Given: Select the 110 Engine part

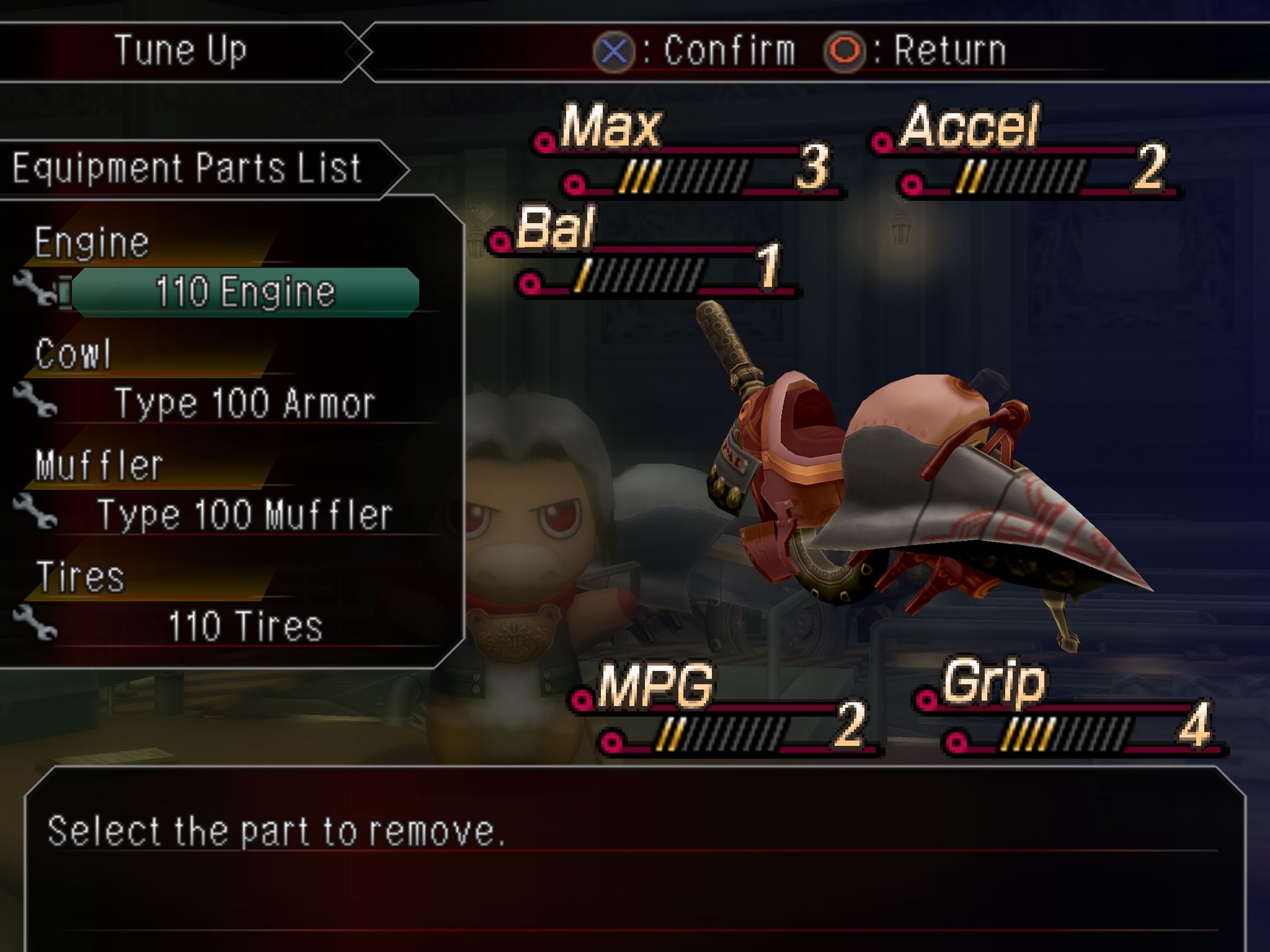Looking at the screenshot, I should coord(245,292).
